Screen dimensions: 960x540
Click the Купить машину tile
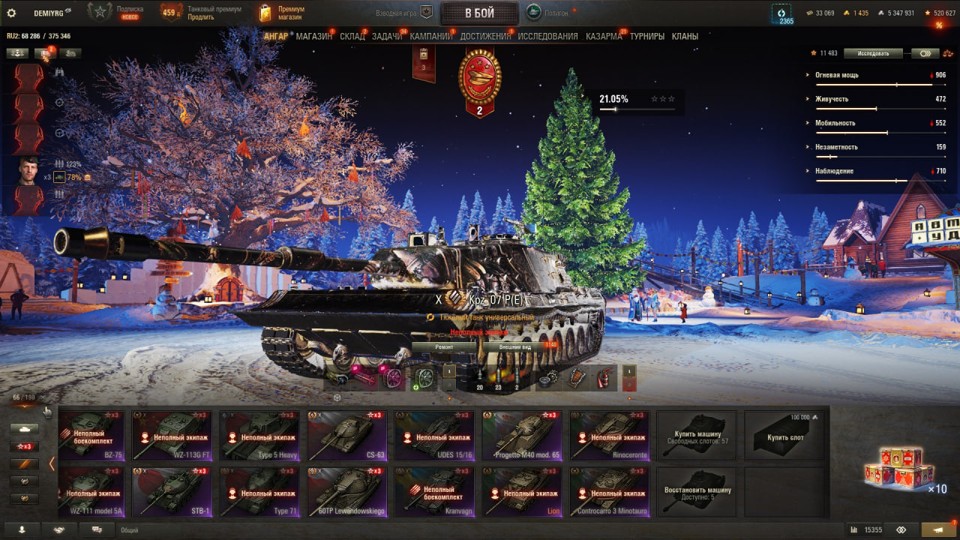[697, 435]
